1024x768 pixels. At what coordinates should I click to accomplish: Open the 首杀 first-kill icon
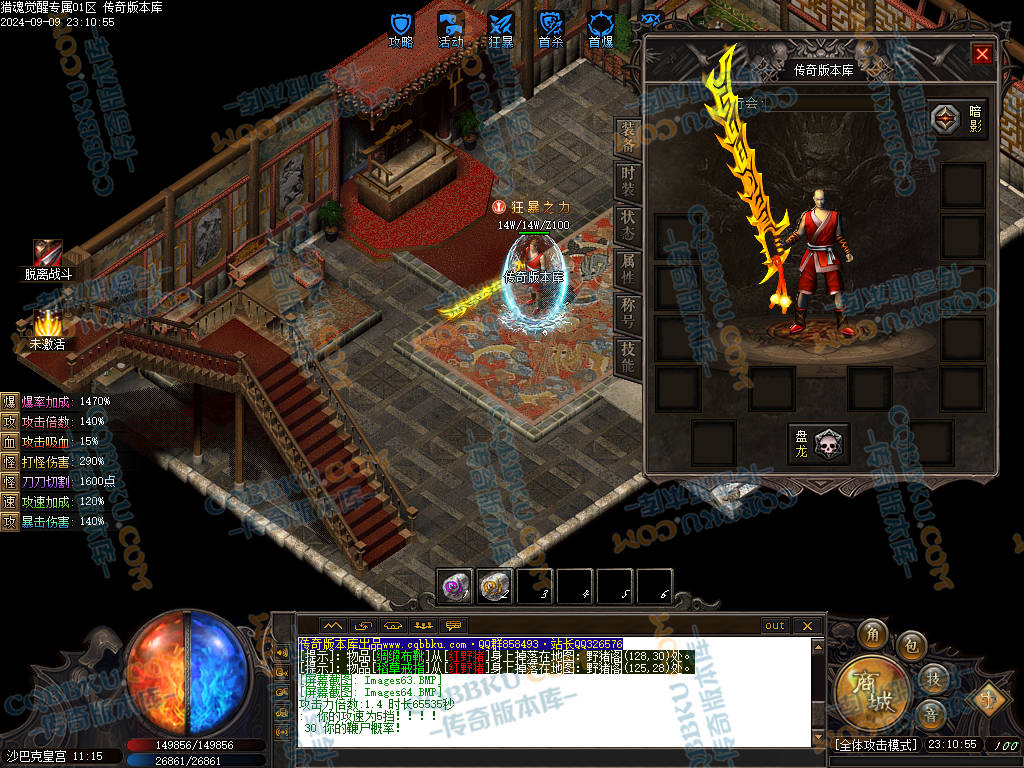click(x=551, y=25)
